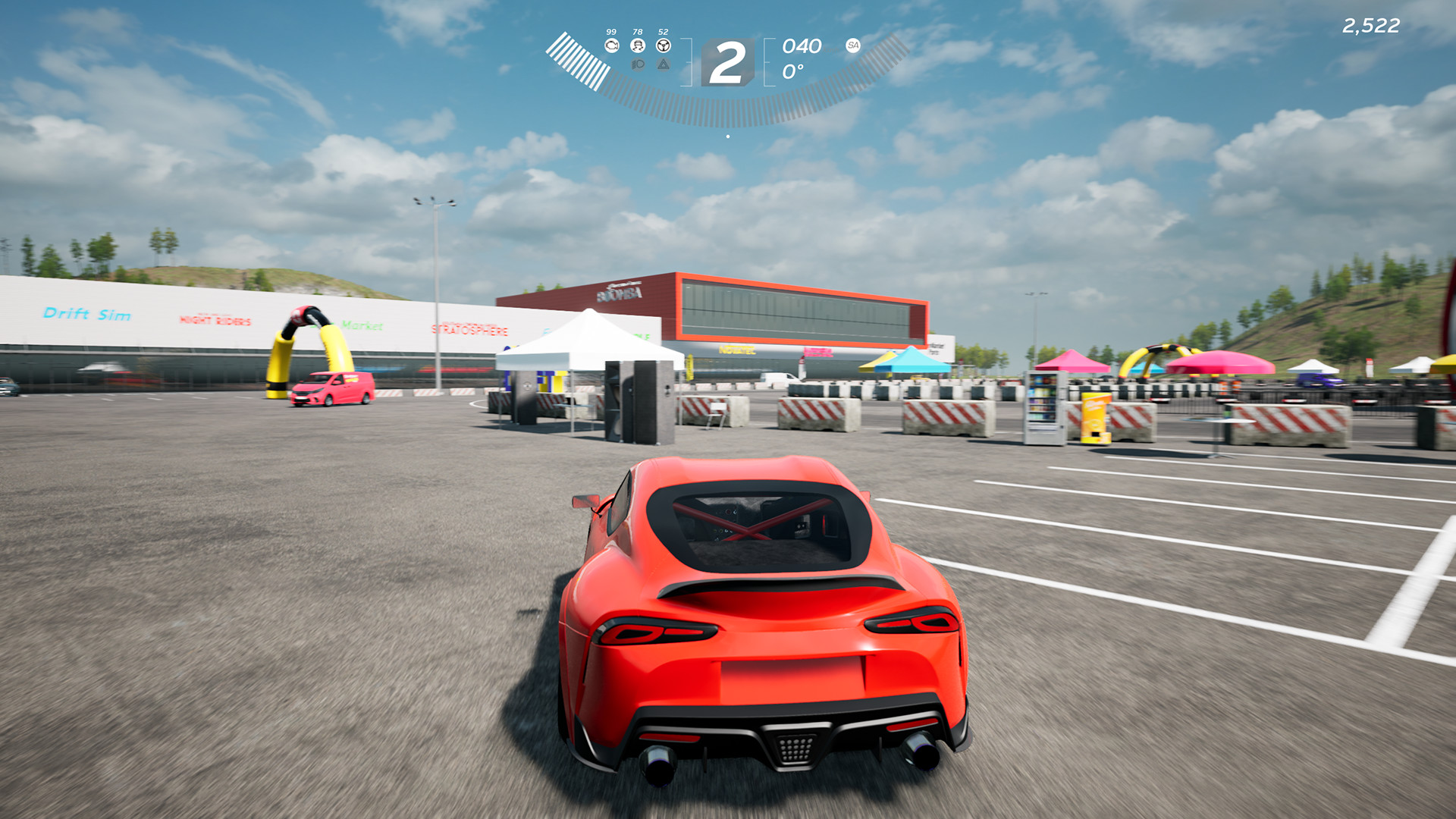Viewport: 1456px width, 819px height.
Task: Expand the left bracket beside the gear box
Action: click(688, 62)
